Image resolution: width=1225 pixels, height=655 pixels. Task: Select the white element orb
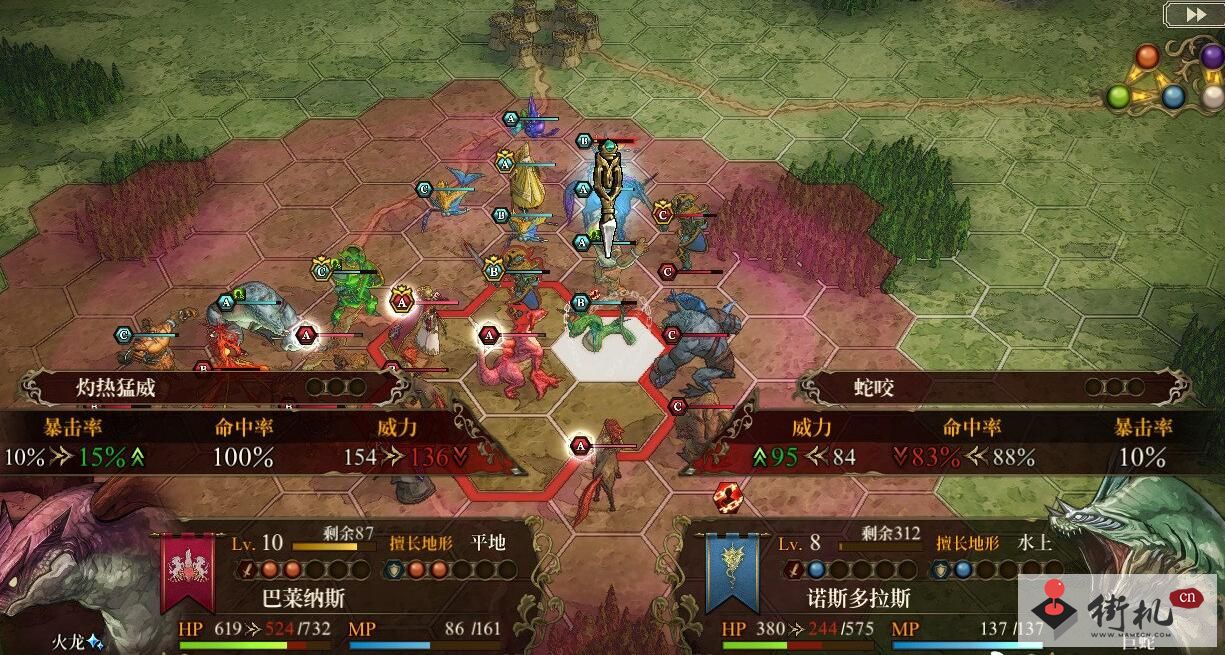1213,96
